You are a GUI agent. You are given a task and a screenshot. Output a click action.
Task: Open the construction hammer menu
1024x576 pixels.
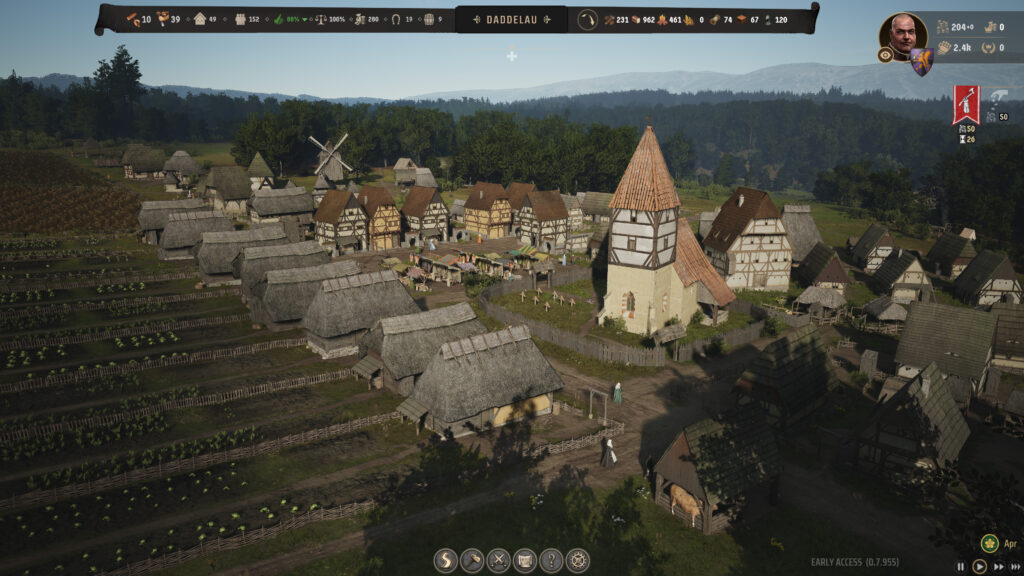pyautogui.click(x=472, y=561)
